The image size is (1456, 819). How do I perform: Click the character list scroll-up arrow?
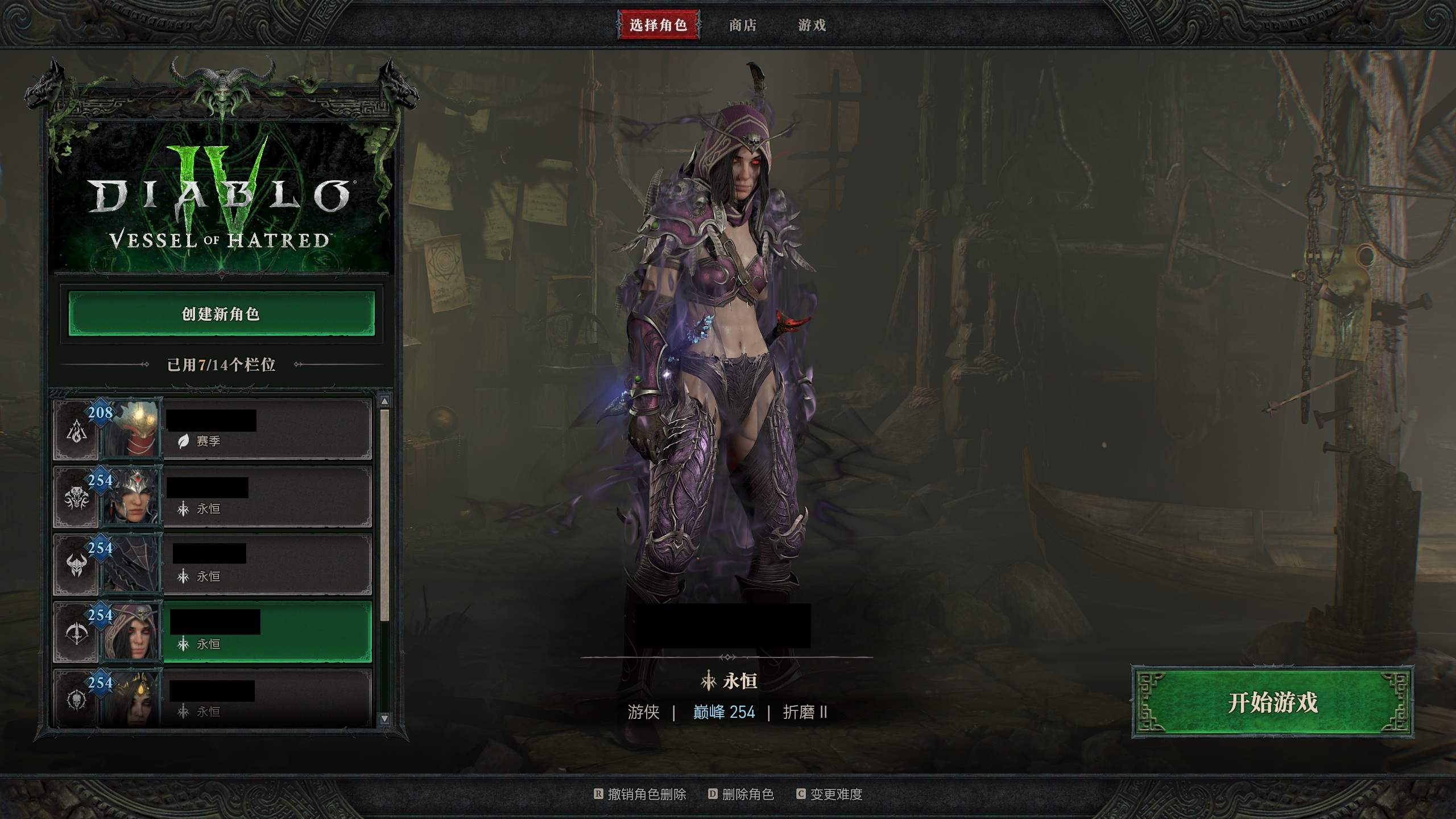385,402
